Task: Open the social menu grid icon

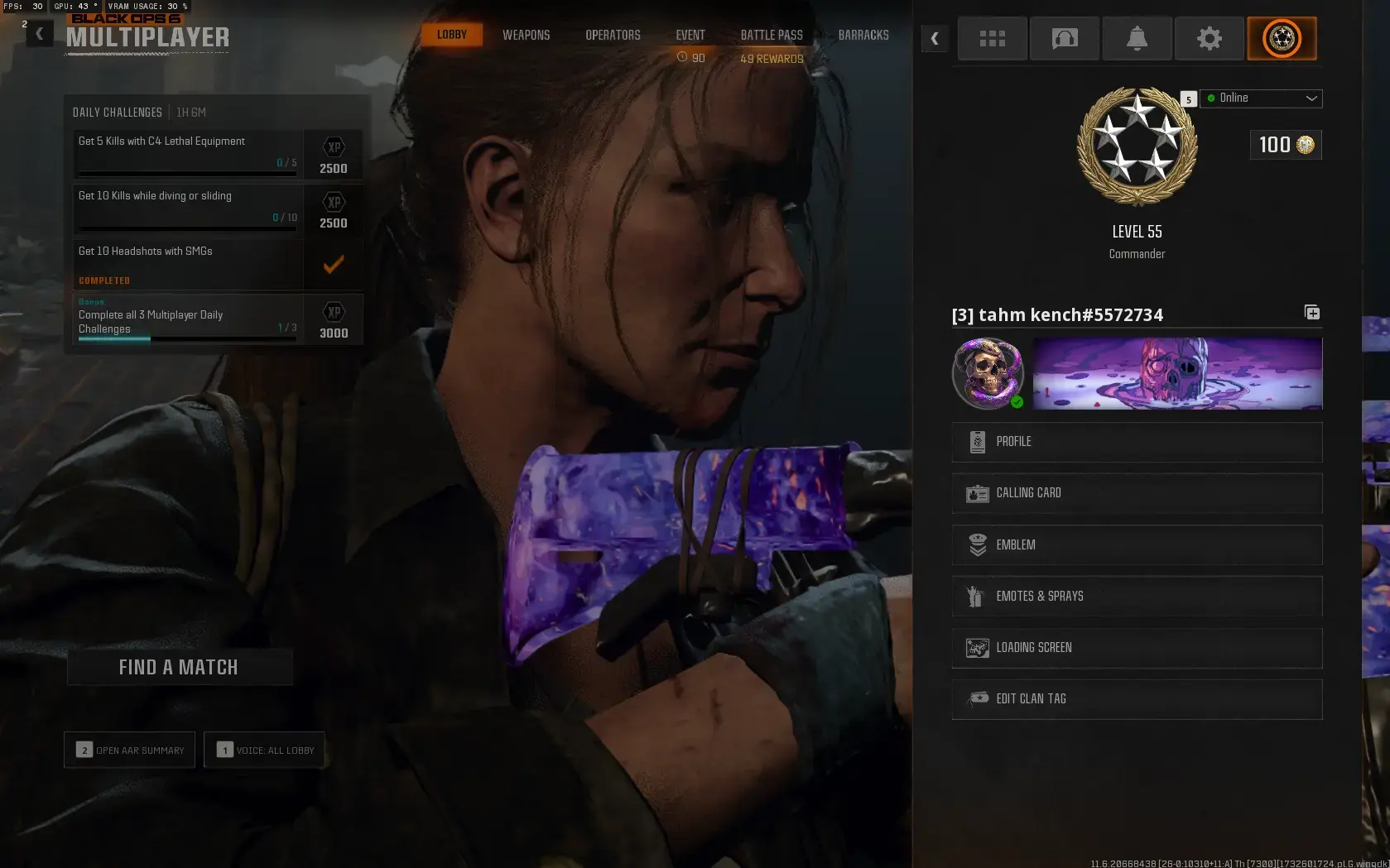Action: click(992, 38)
